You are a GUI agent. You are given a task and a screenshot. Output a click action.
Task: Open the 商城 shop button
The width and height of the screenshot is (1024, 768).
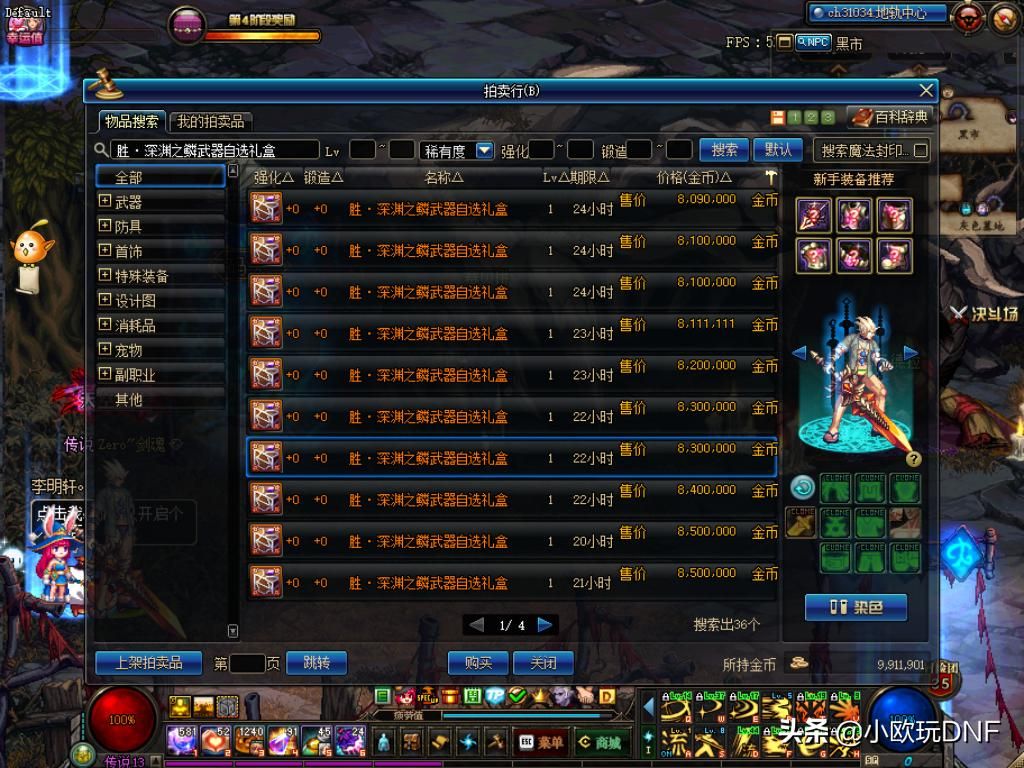[600, 743]
